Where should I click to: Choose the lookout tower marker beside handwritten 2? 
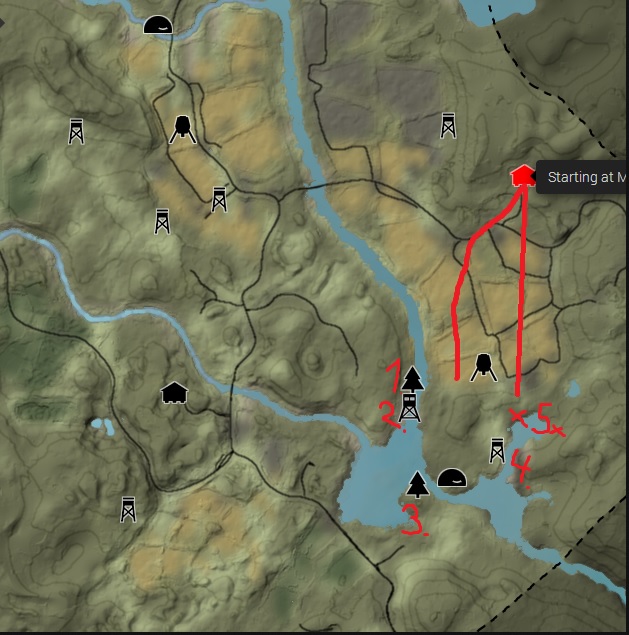409,406
